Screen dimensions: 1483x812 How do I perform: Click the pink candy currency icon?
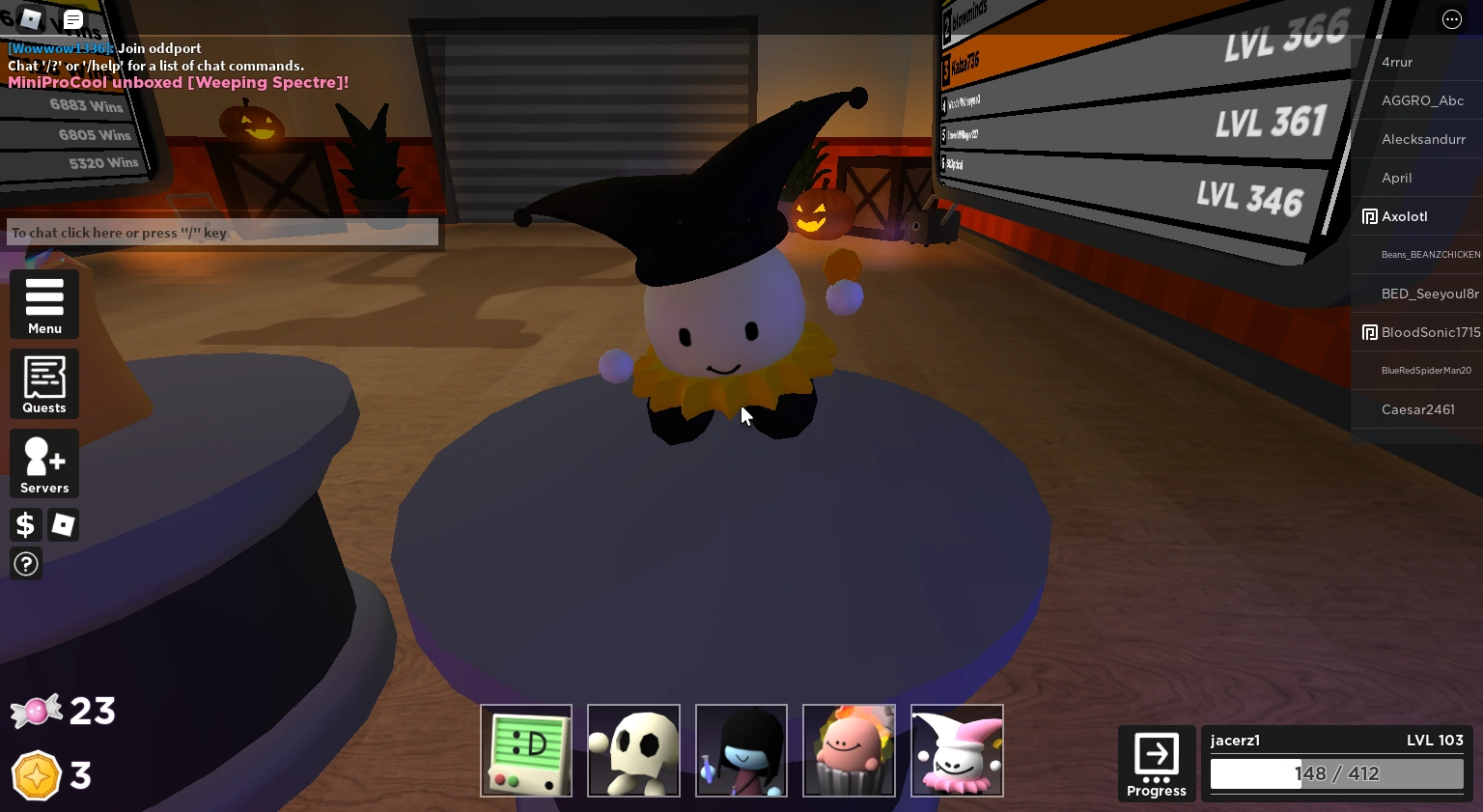coord(37,711)
